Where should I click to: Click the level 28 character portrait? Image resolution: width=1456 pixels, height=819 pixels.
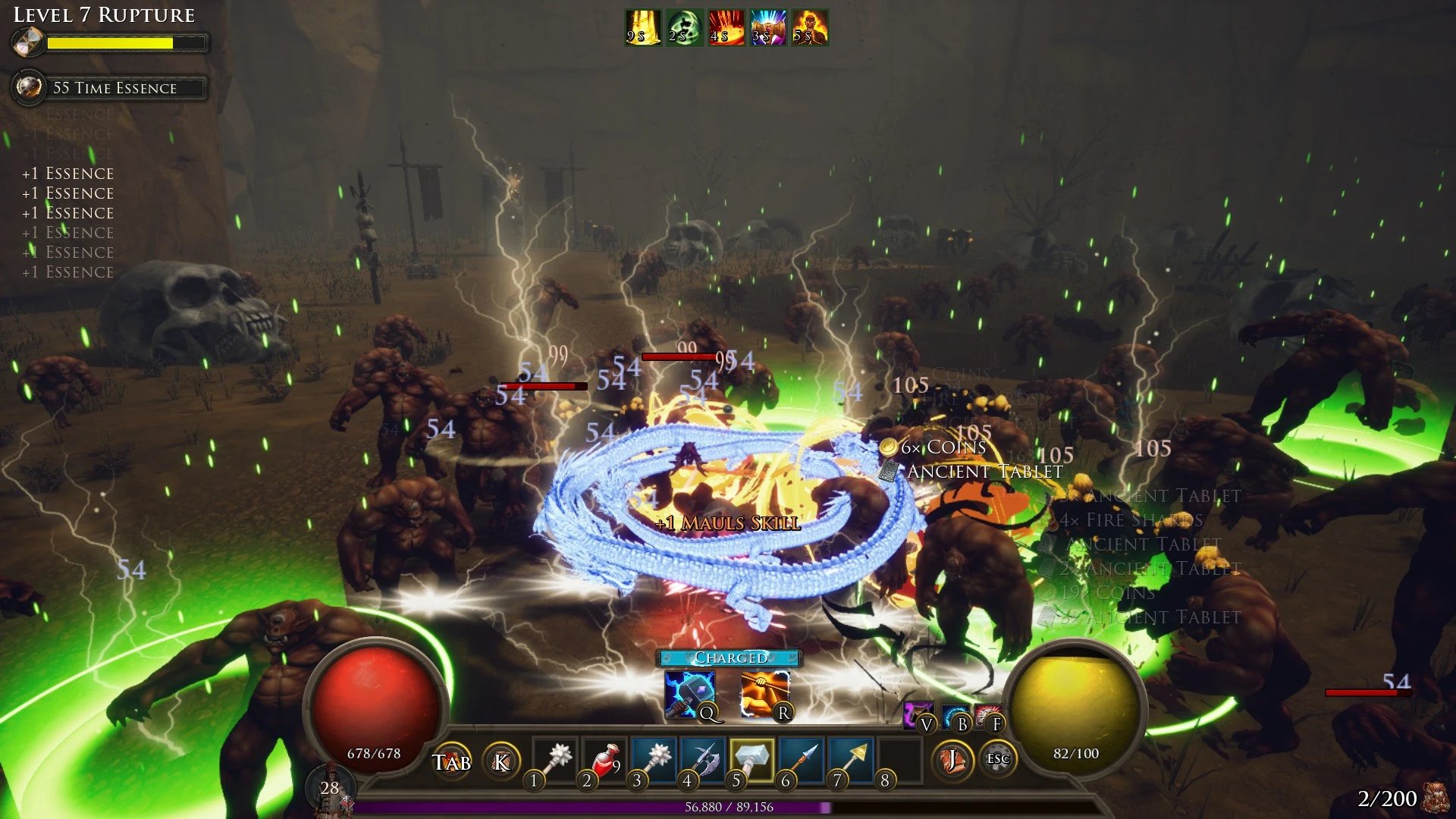331,789
